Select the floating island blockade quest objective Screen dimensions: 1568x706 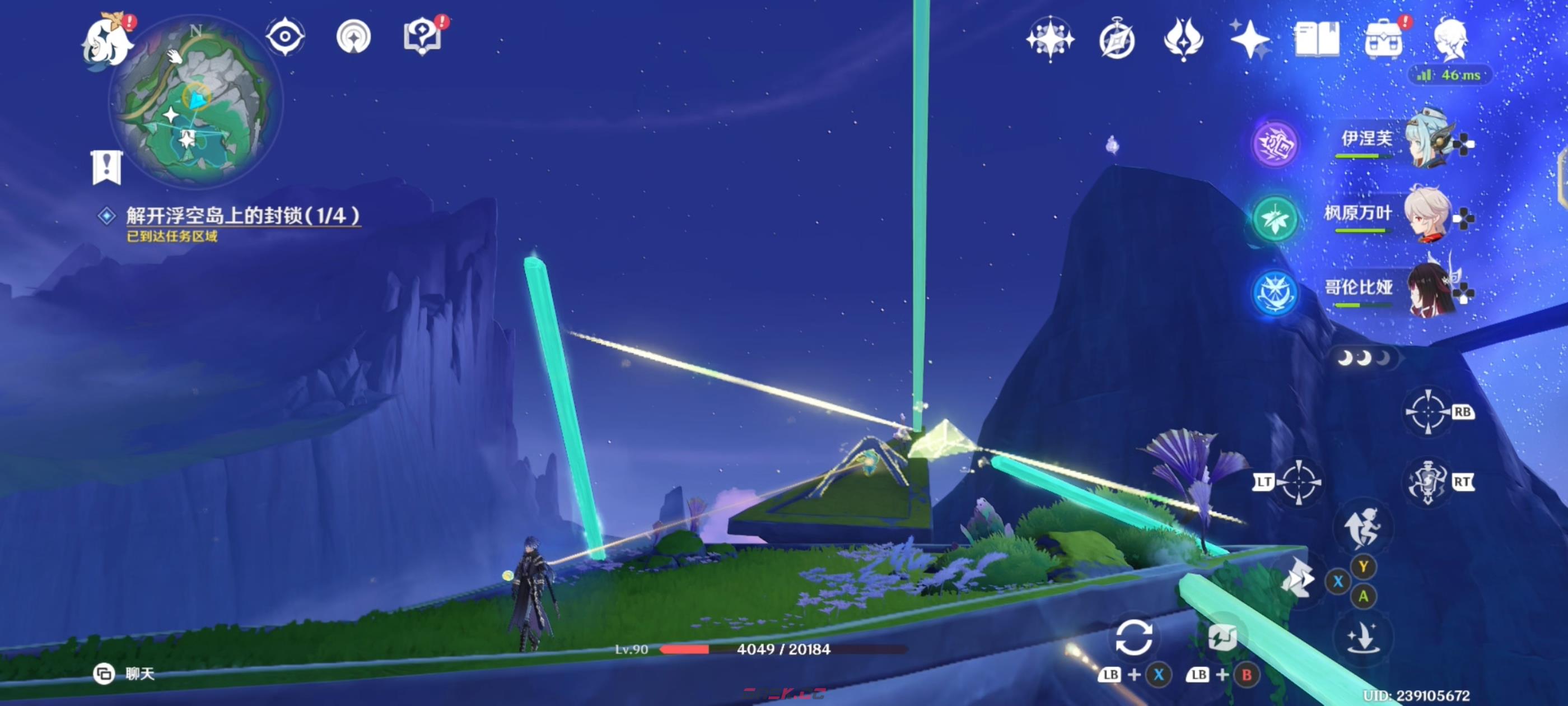click(x=242, y=216)
